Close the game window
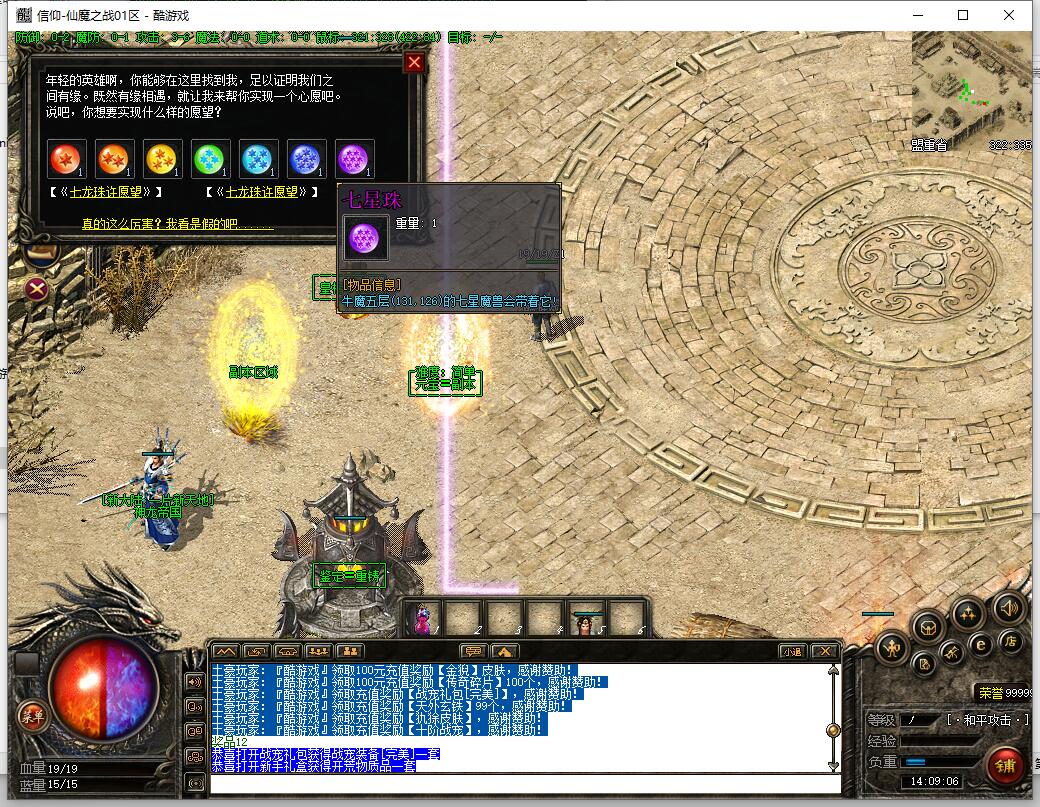Screen dimensions: 1040x807 [x=1010, y=15]
